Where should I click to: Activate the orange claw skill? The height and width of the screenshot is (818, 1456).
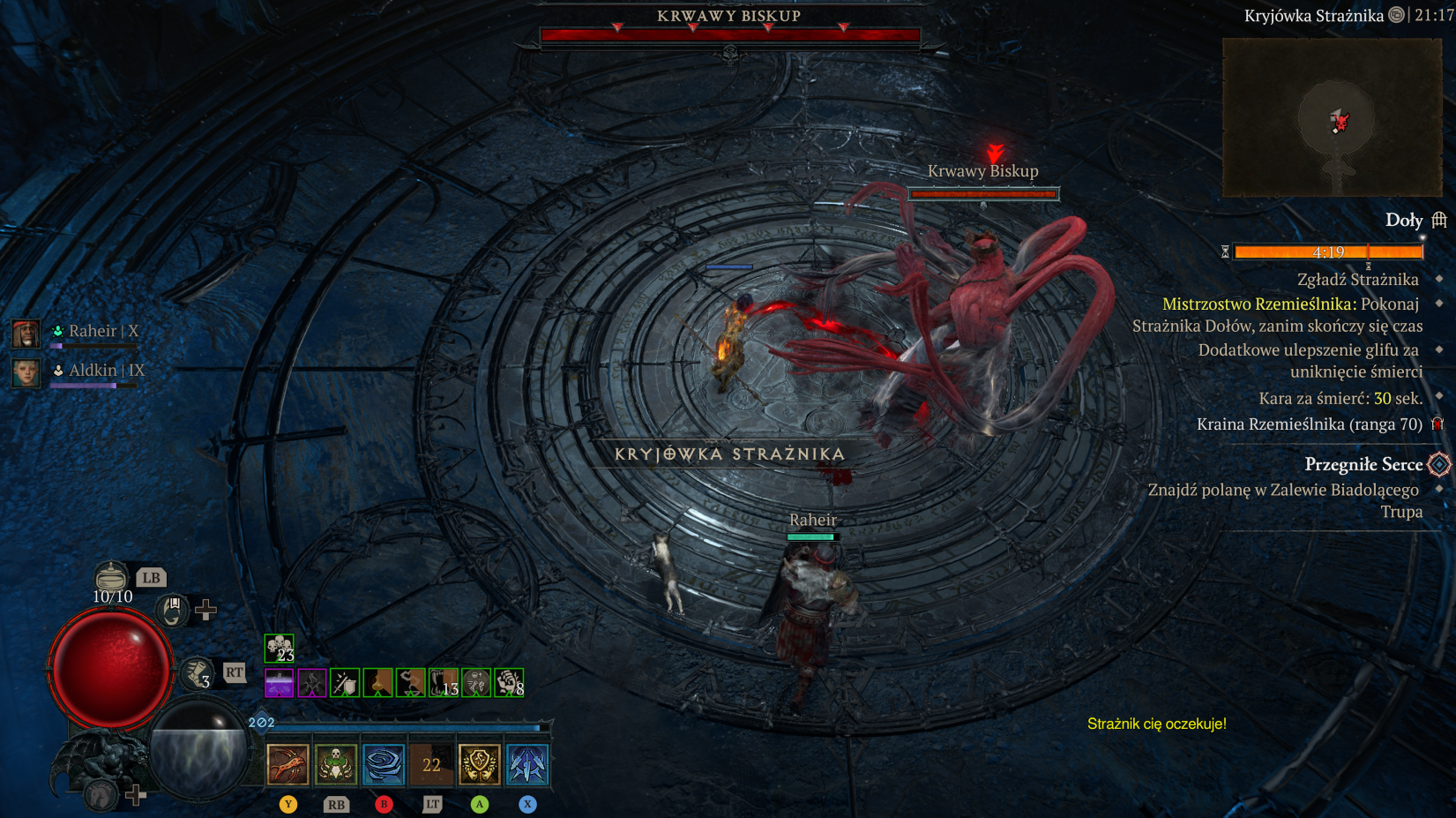tap(288, 764)
